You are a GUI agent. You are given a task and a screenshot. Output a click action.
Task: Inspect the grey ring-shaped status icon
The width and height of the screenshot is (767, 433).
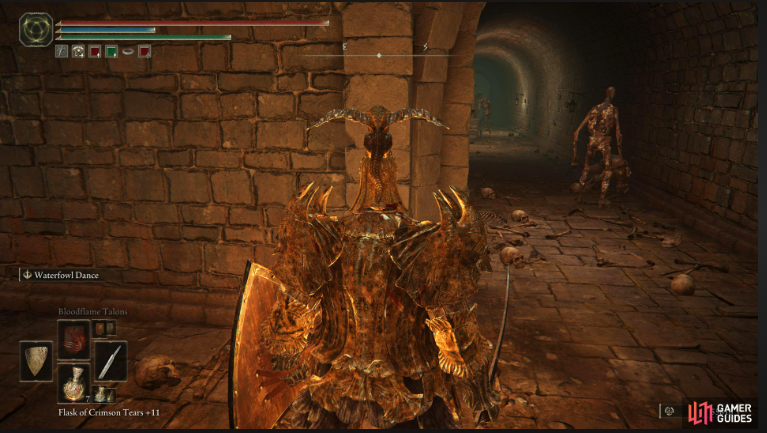pos(127,51)
